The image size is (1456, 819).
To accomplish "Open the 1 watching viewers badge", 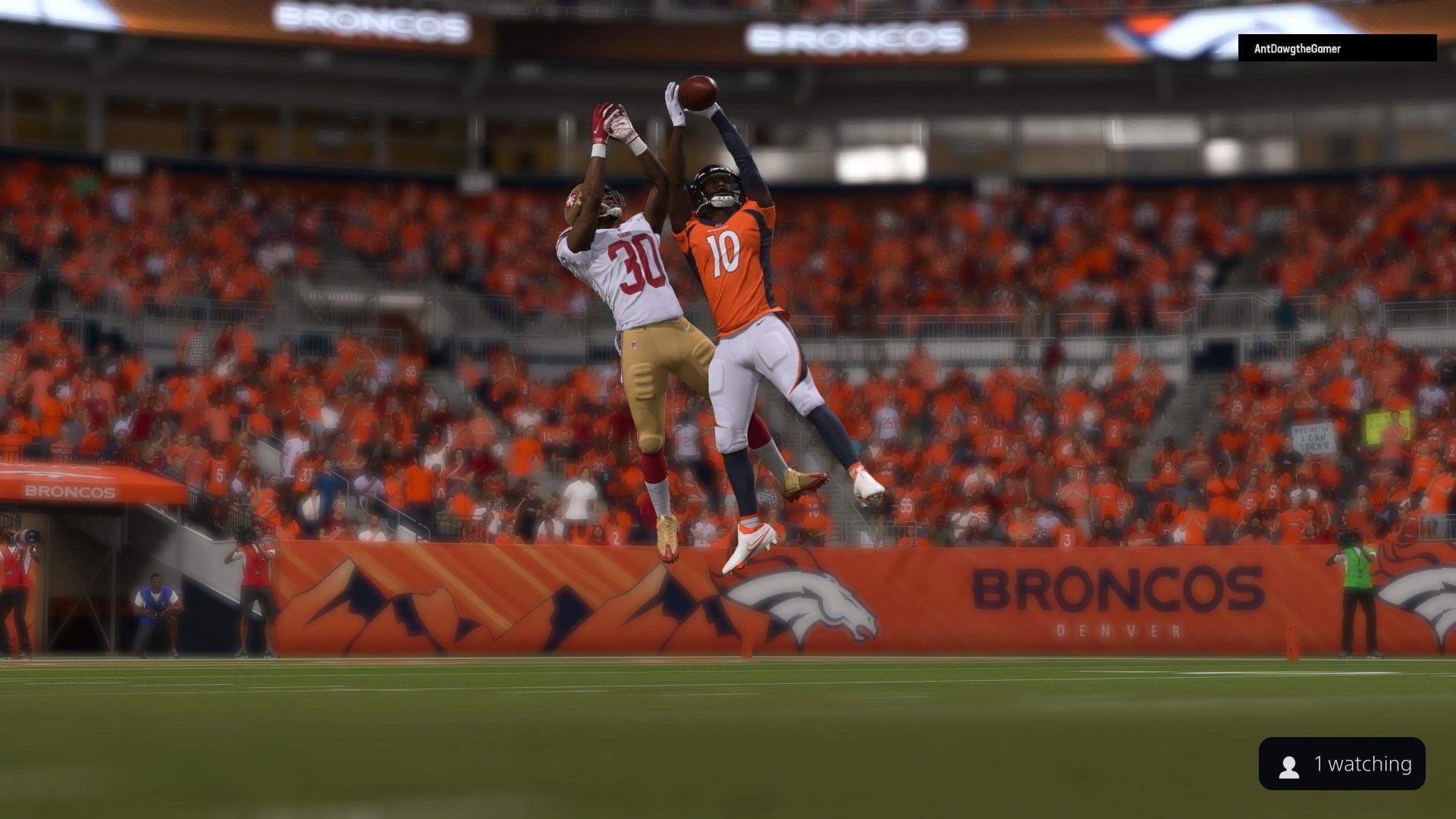I will pyautogui.click(x=1341, y=764).
